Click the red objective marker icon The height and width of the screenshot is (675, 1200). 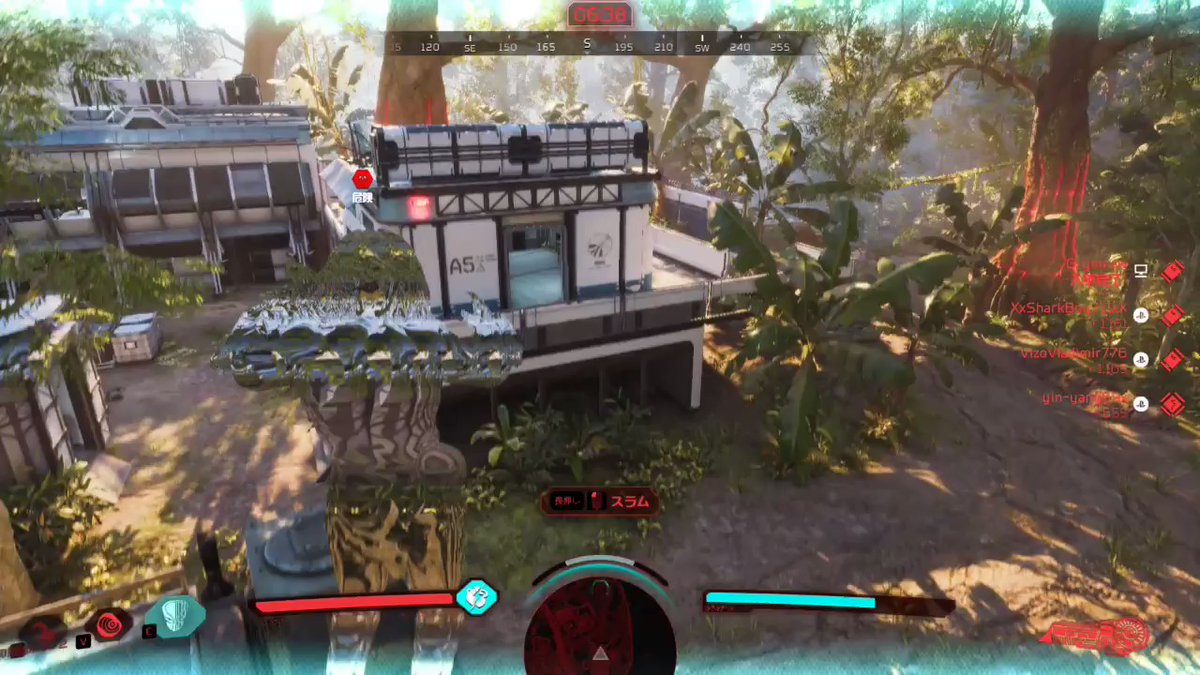362,178
